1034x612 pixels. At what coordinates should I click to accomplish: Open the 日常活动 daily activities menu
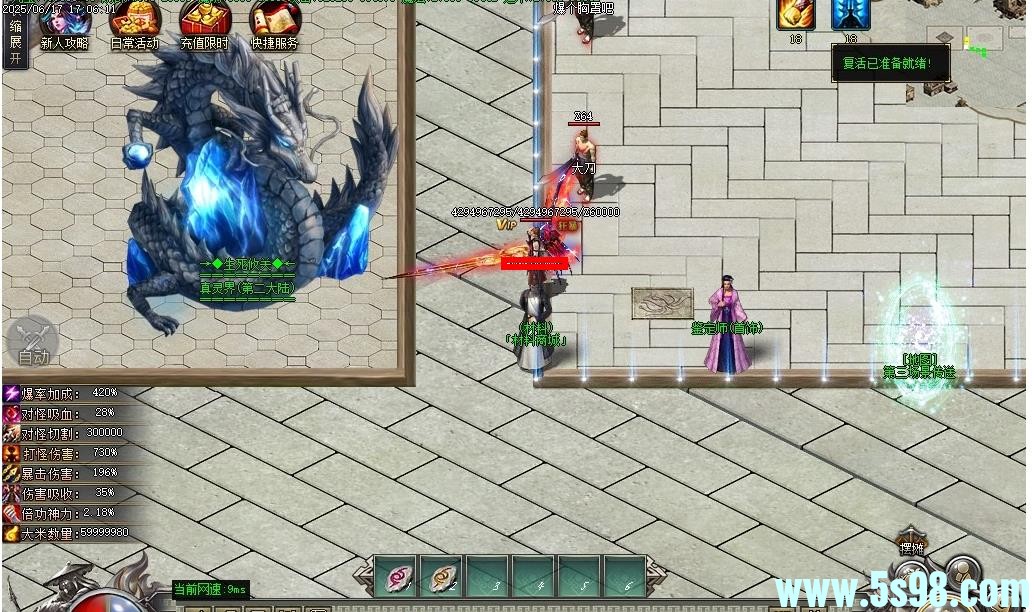[x=134, y=24]
